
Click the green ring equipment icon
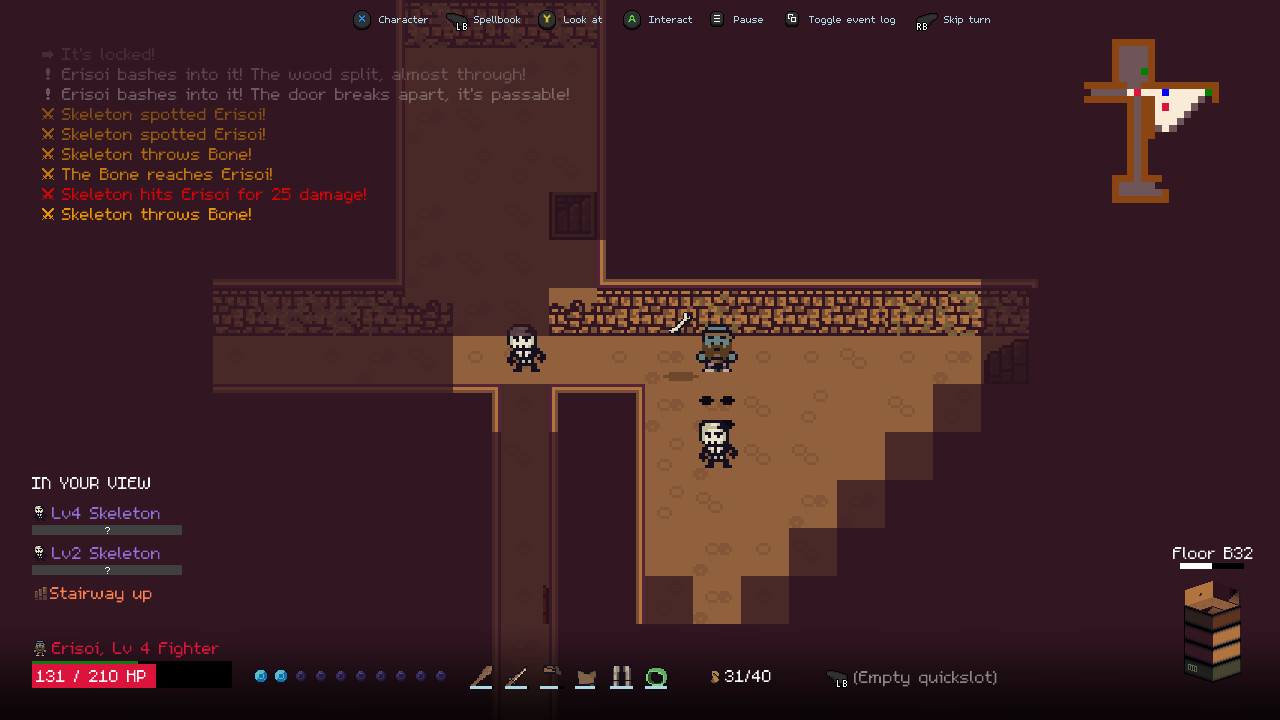657,676
